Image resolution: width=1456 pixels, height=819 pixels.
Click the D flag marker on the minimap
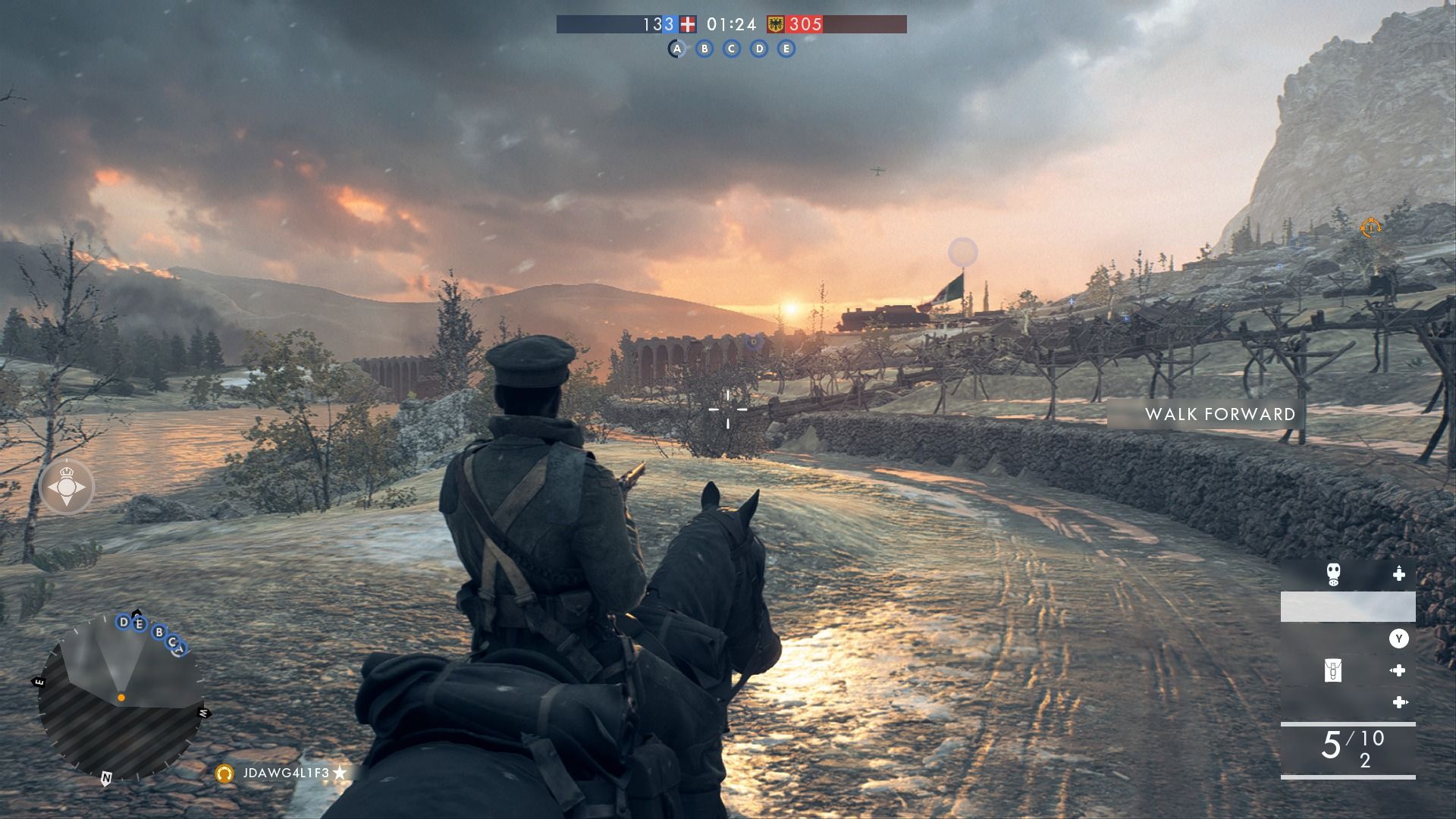pyautogui.click(x=123, y=623)
